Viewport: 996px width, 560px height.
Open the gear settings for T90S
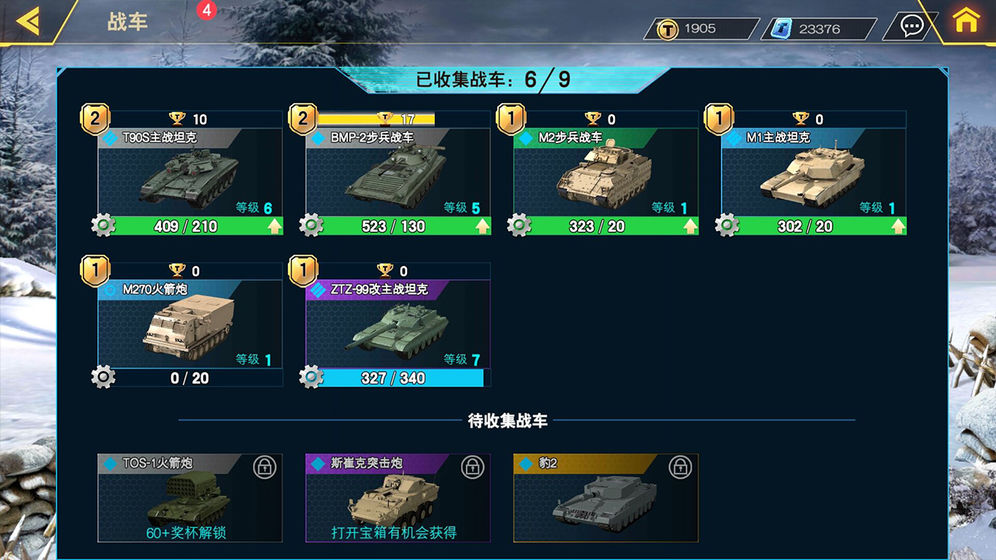(x=103, y=226)
